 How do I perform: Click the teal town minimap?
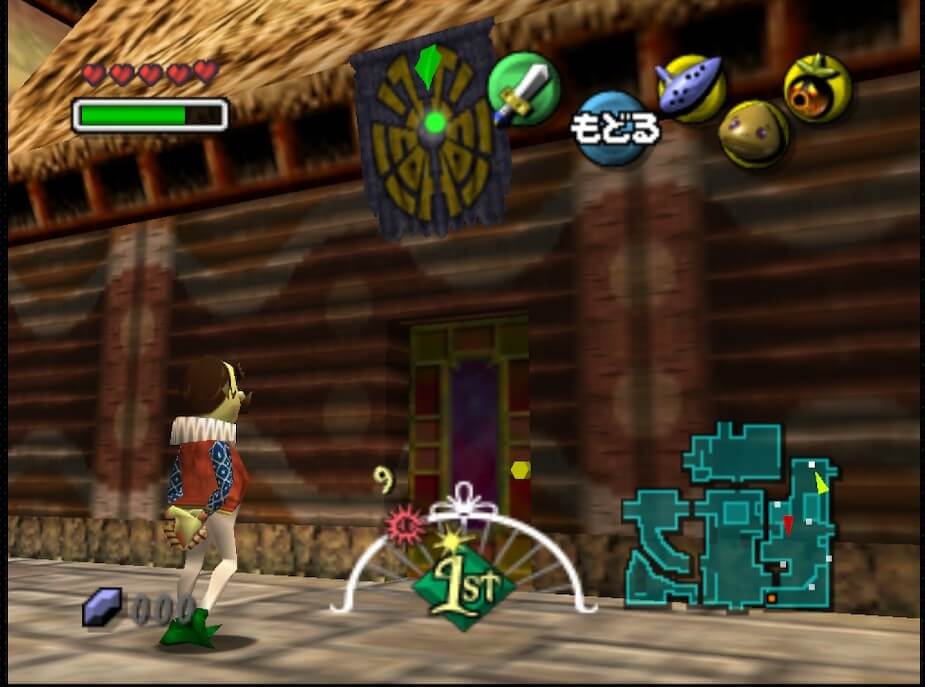click(730, 518)
